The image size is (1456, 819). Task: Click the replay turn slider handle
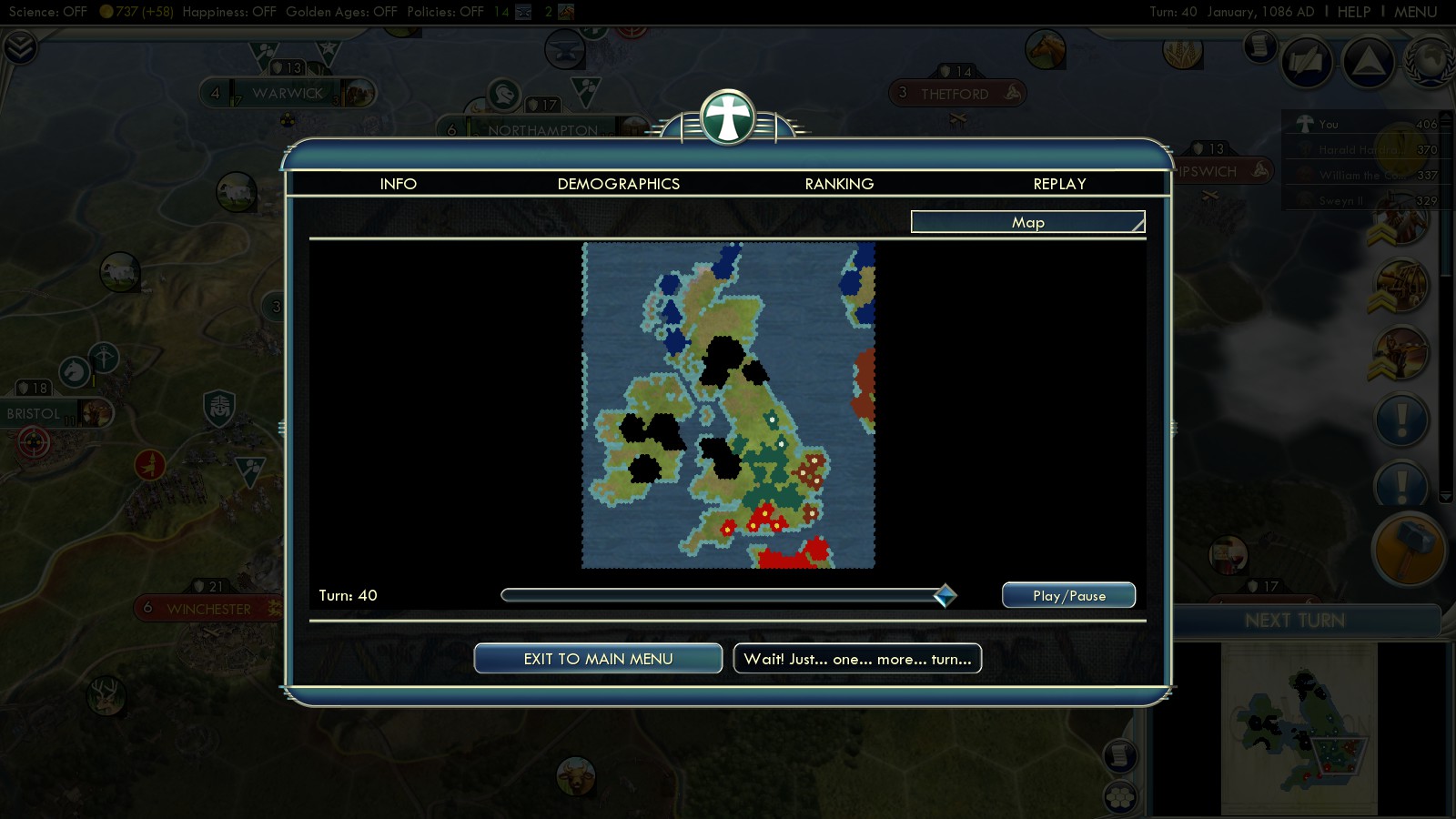[945, 595]
